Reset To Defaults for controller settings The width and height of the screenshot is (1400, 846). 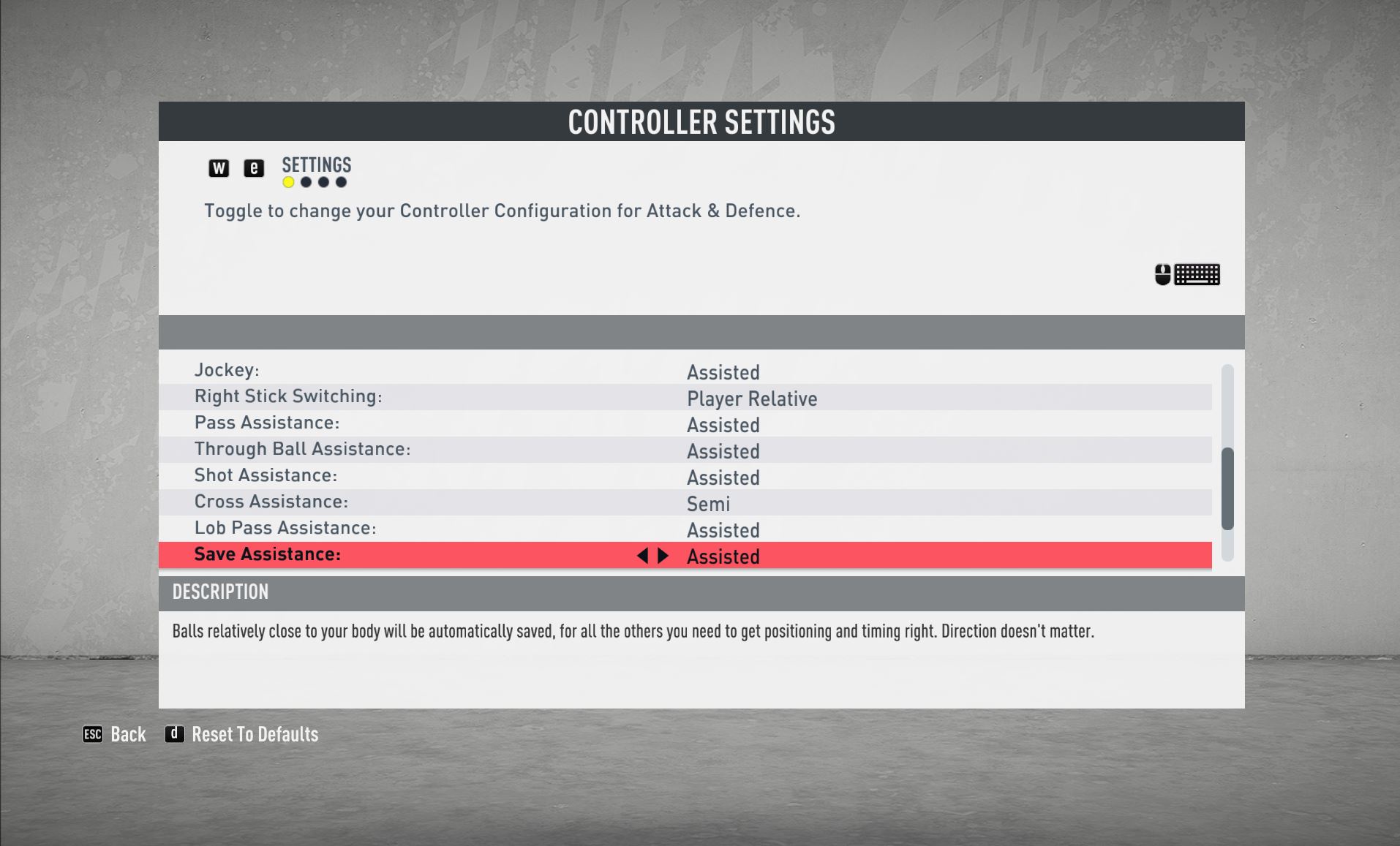click(x=243, y=734)
